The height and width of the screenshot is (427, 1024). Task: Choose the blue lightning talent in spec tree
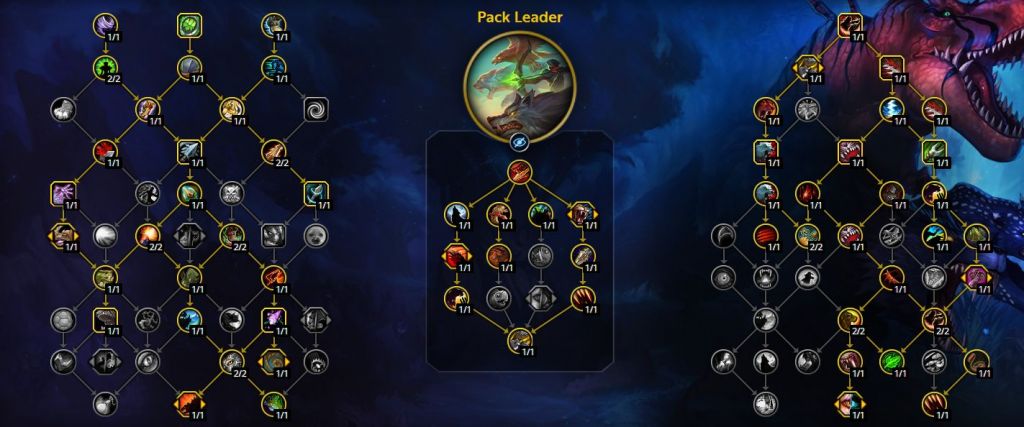pos(892,108)
